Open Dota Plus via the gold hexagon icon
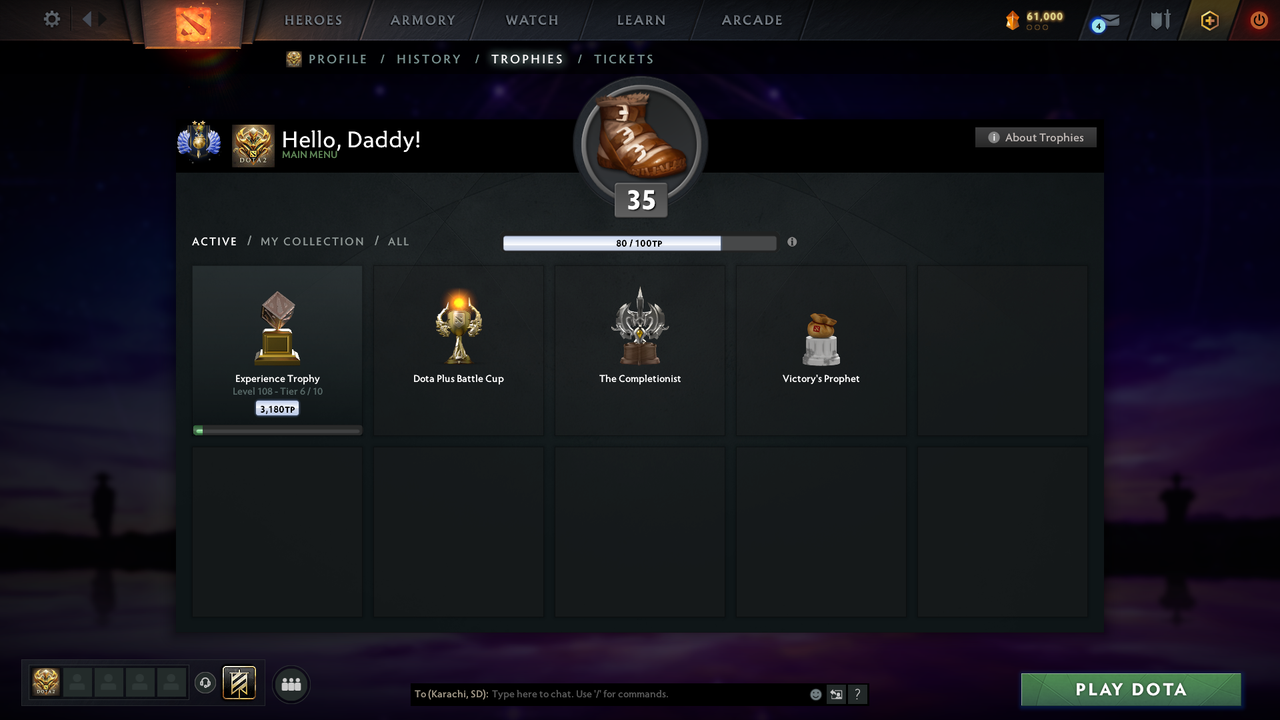 (1208, 20)
